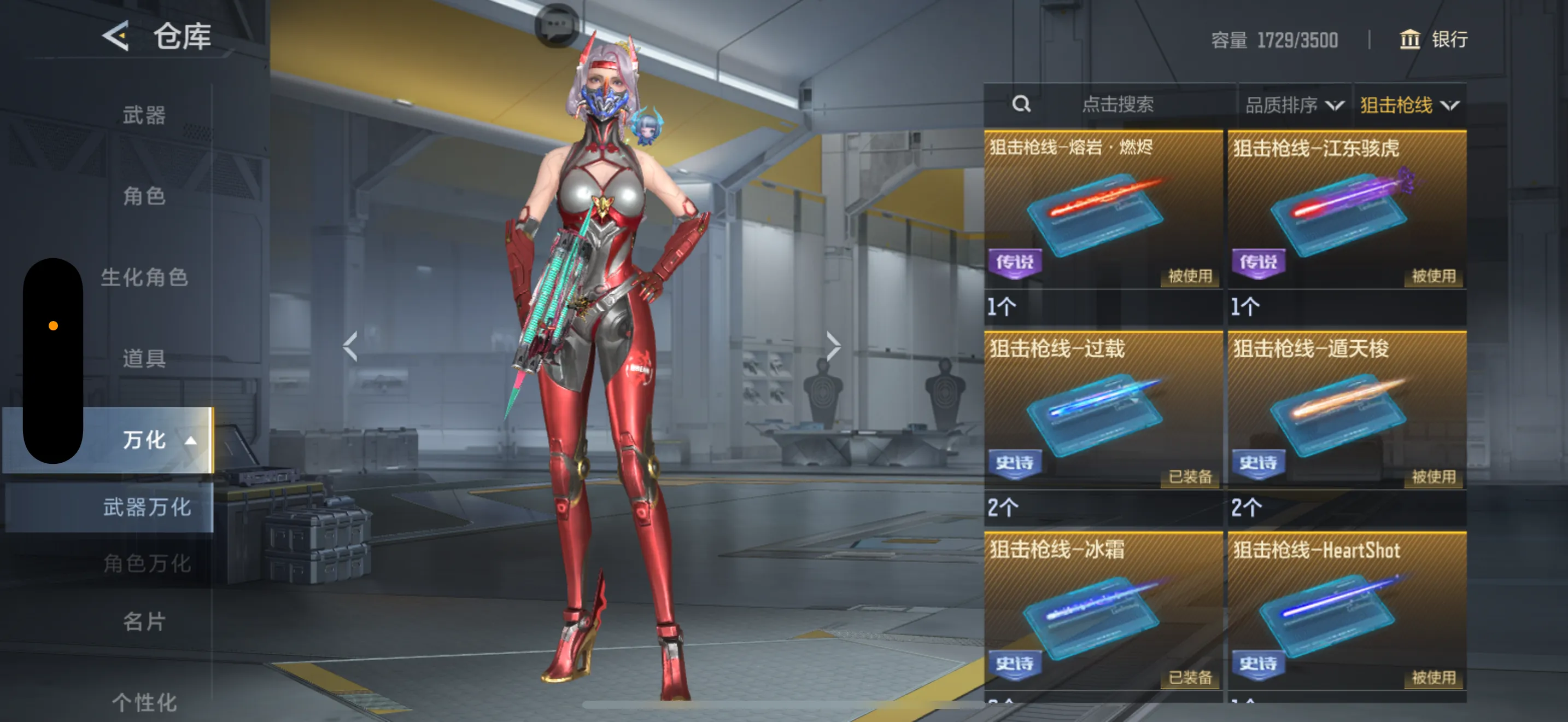
Task: Select the 生化角色 category
Action: click(144, 277)
